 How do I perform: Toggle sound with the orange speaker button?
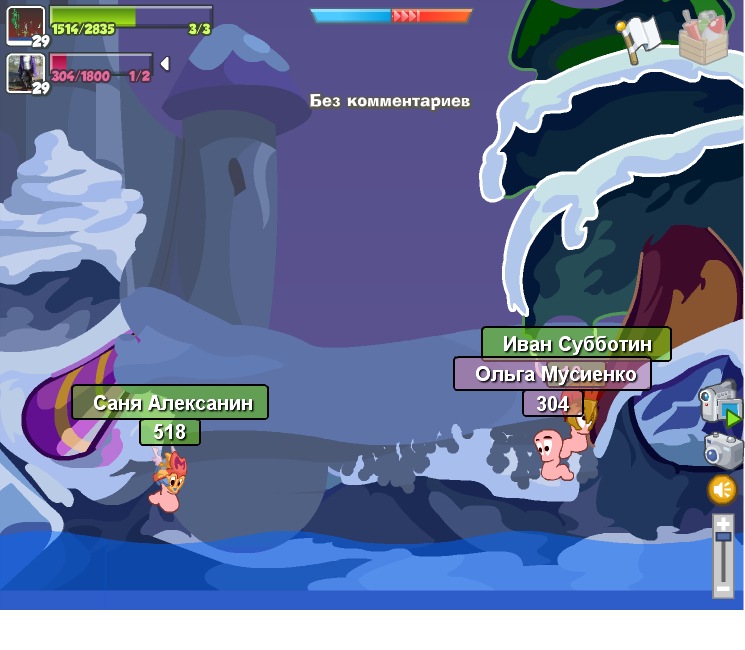click(x=722, y=490)
